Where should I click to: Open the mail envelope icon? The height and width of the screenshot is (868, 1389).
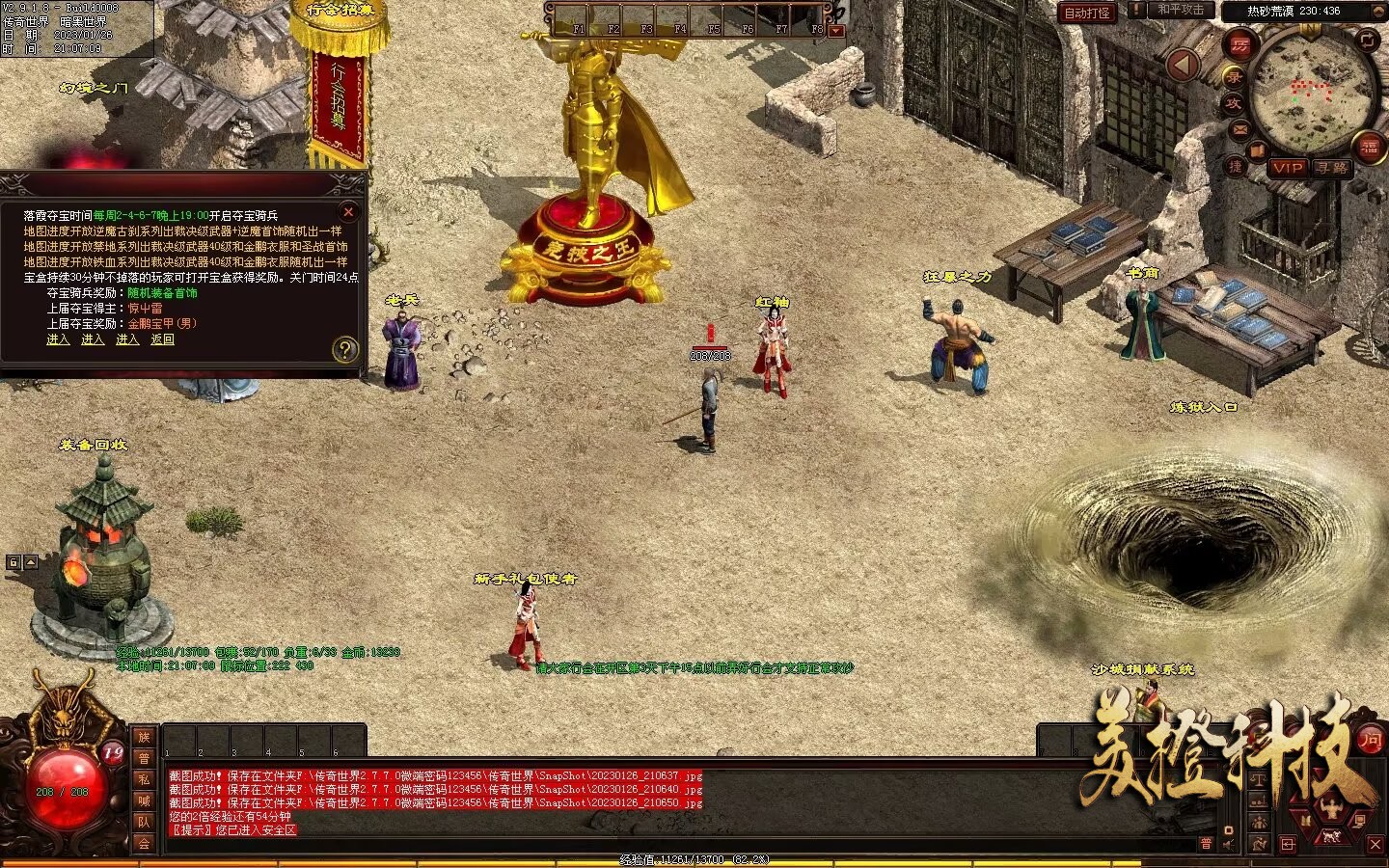(1240, 128)
